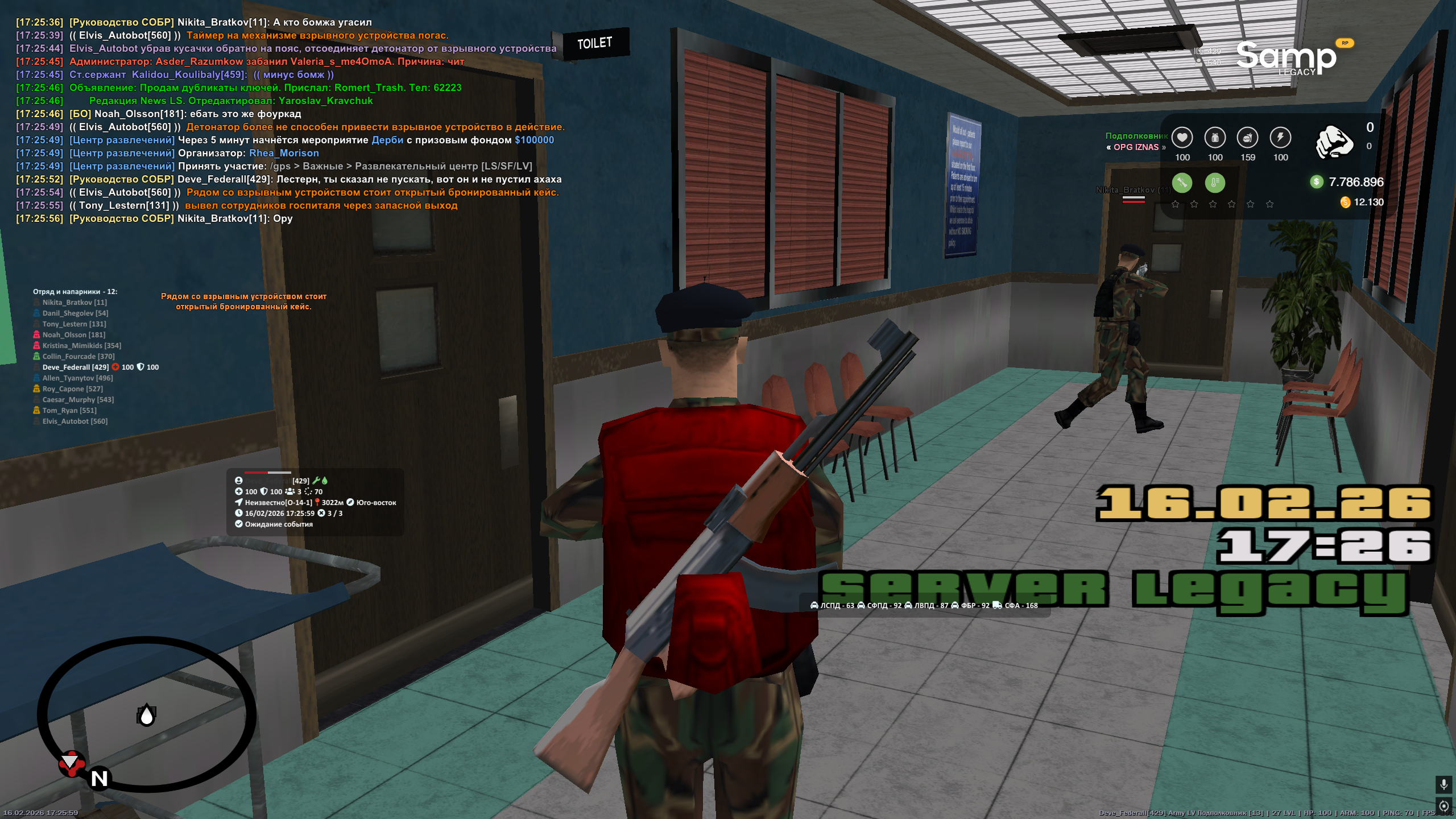Click the lightning bolt energy icon

point(1280,138)
